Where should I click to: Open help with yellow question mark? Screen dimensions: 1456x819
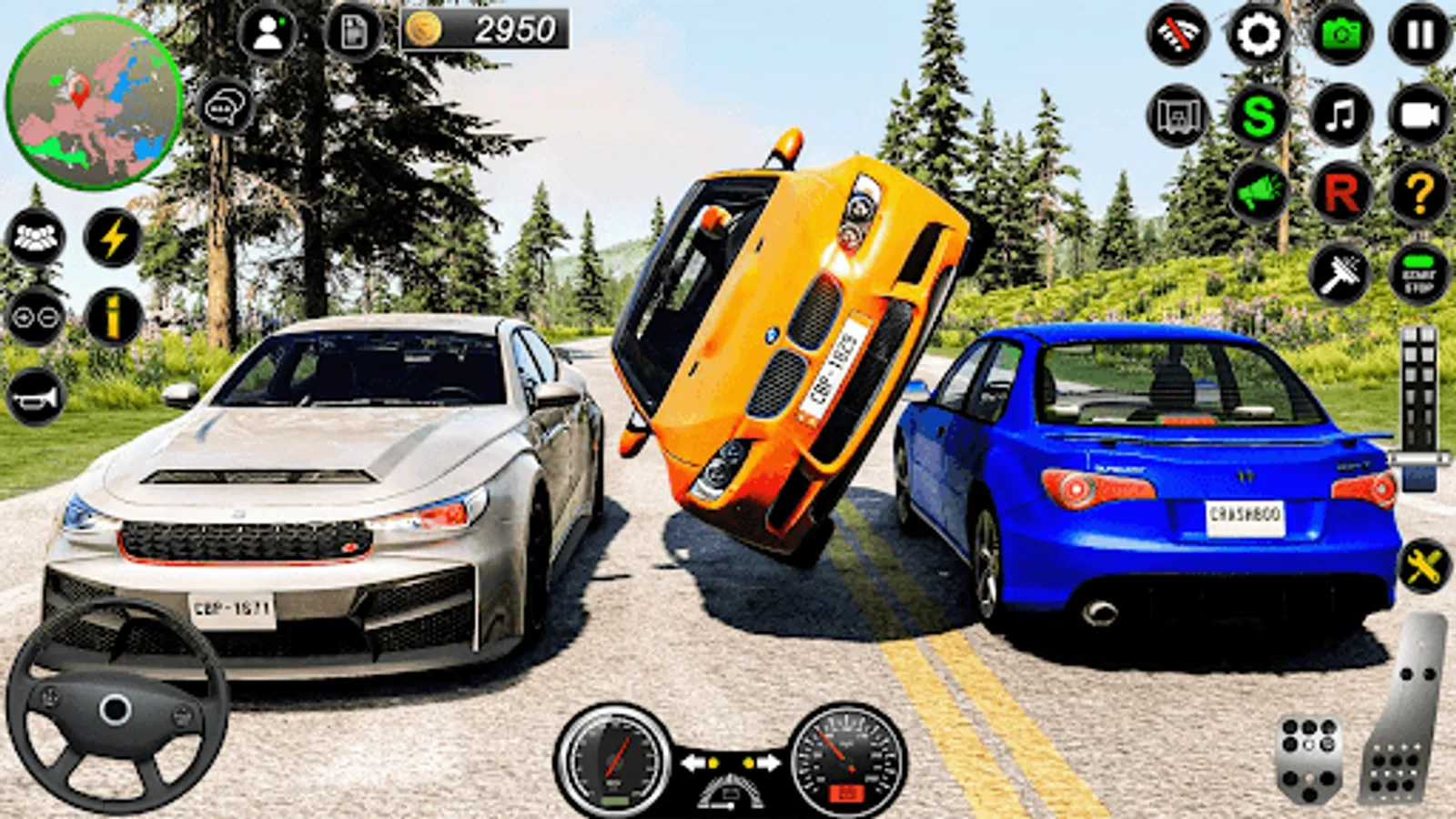tap(1420, 193)
